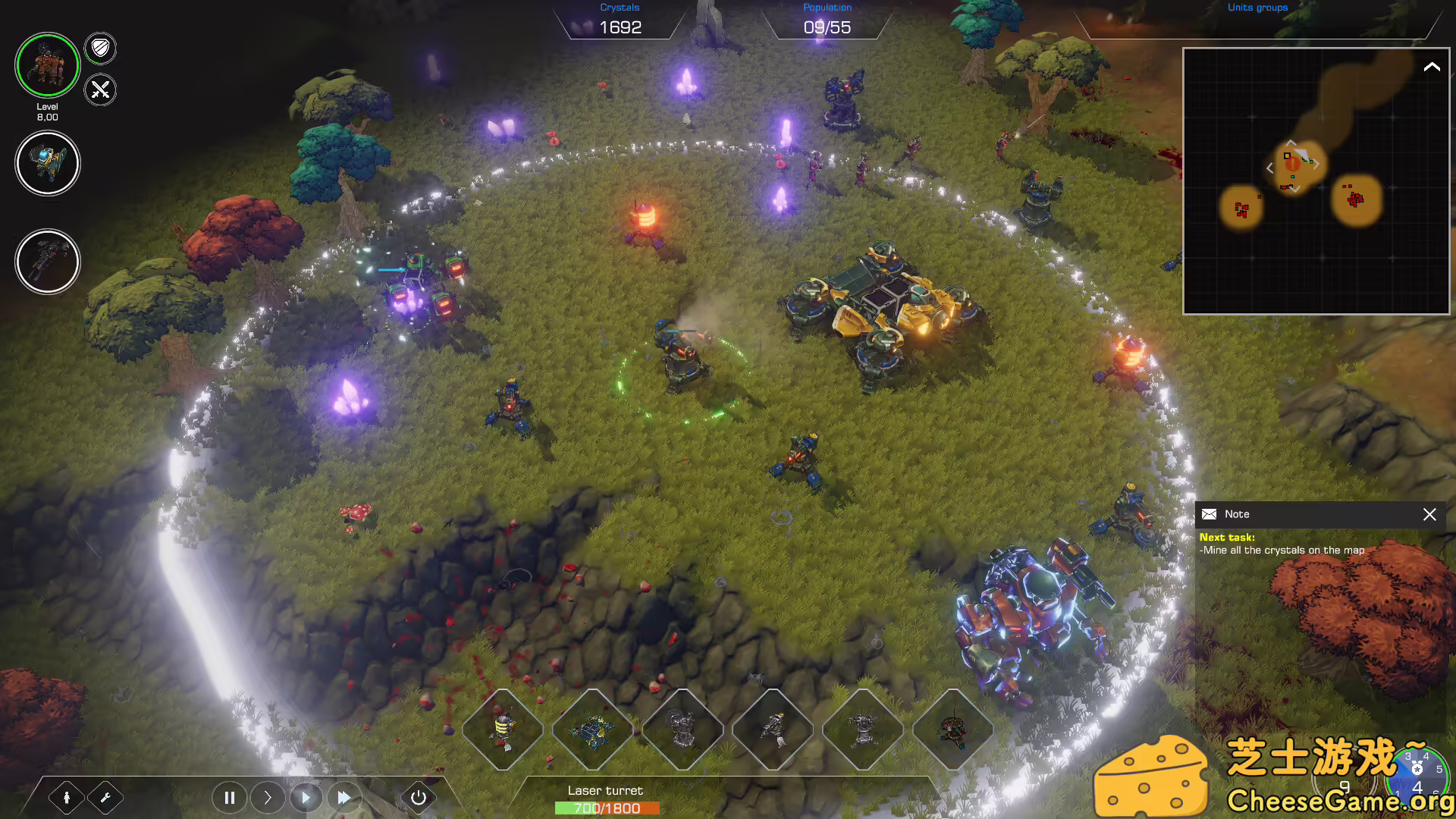Switch to the Note panel header
The height and width of the screenshot is (819, 1456).
(1238, 513)
